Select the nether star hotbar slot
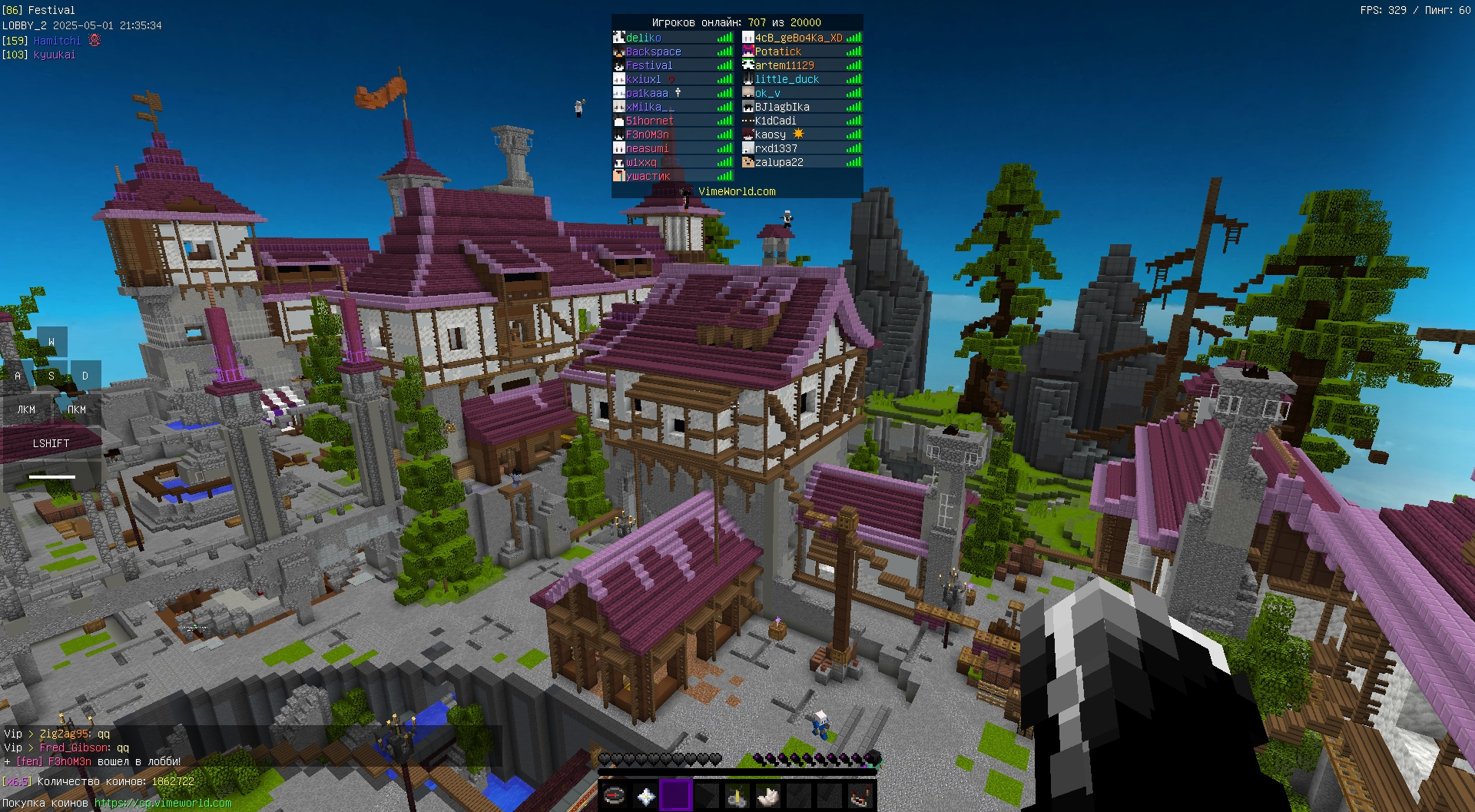 tap(645, 797)
